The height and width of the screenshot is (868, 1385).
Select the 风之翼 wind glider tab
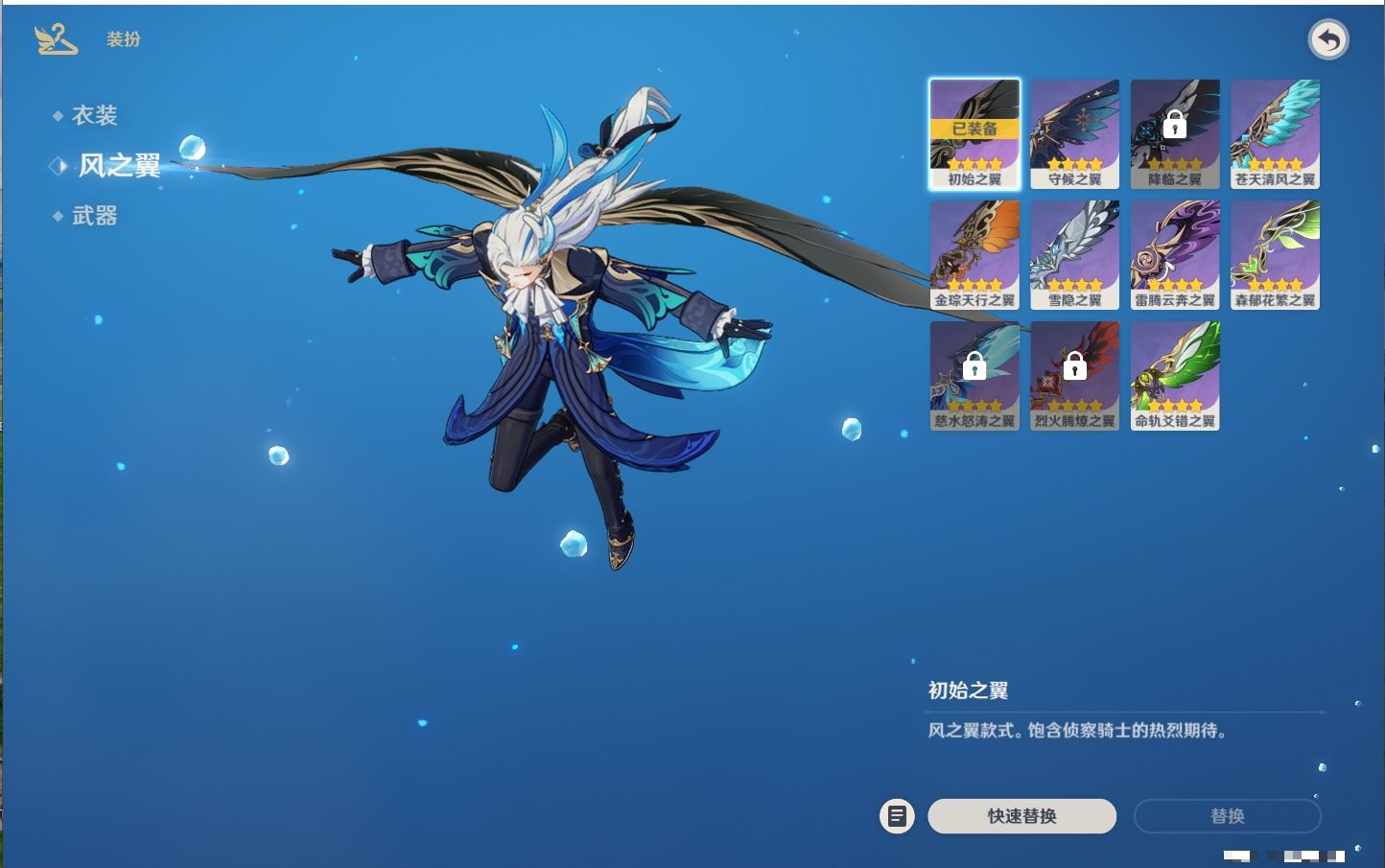click(x=118, y=166)
